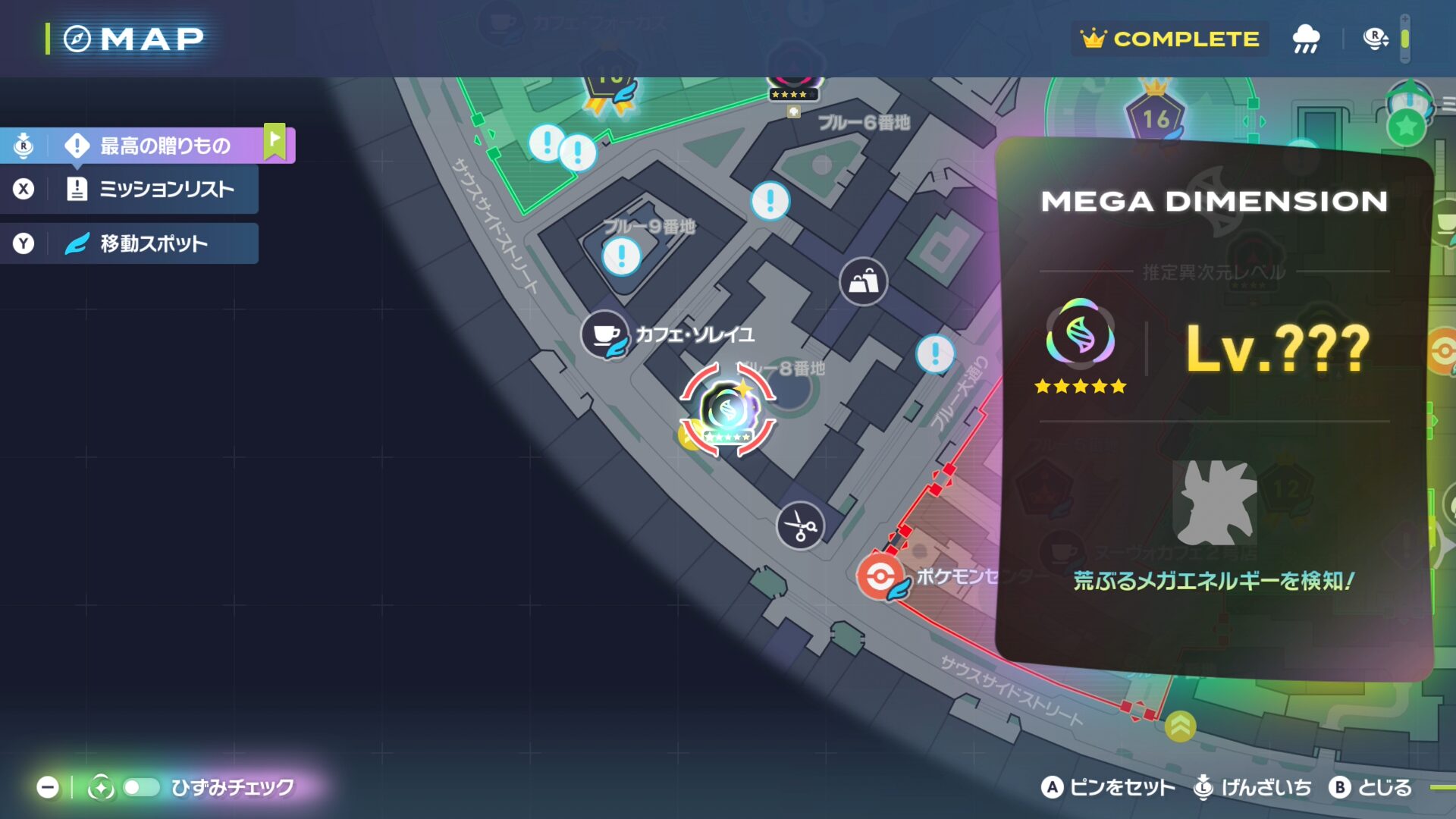Image resolution: width=1456 pixels, height=819 pixels.
Task: Open the 移動スポット travel spots list
Action: click(153, 243)
